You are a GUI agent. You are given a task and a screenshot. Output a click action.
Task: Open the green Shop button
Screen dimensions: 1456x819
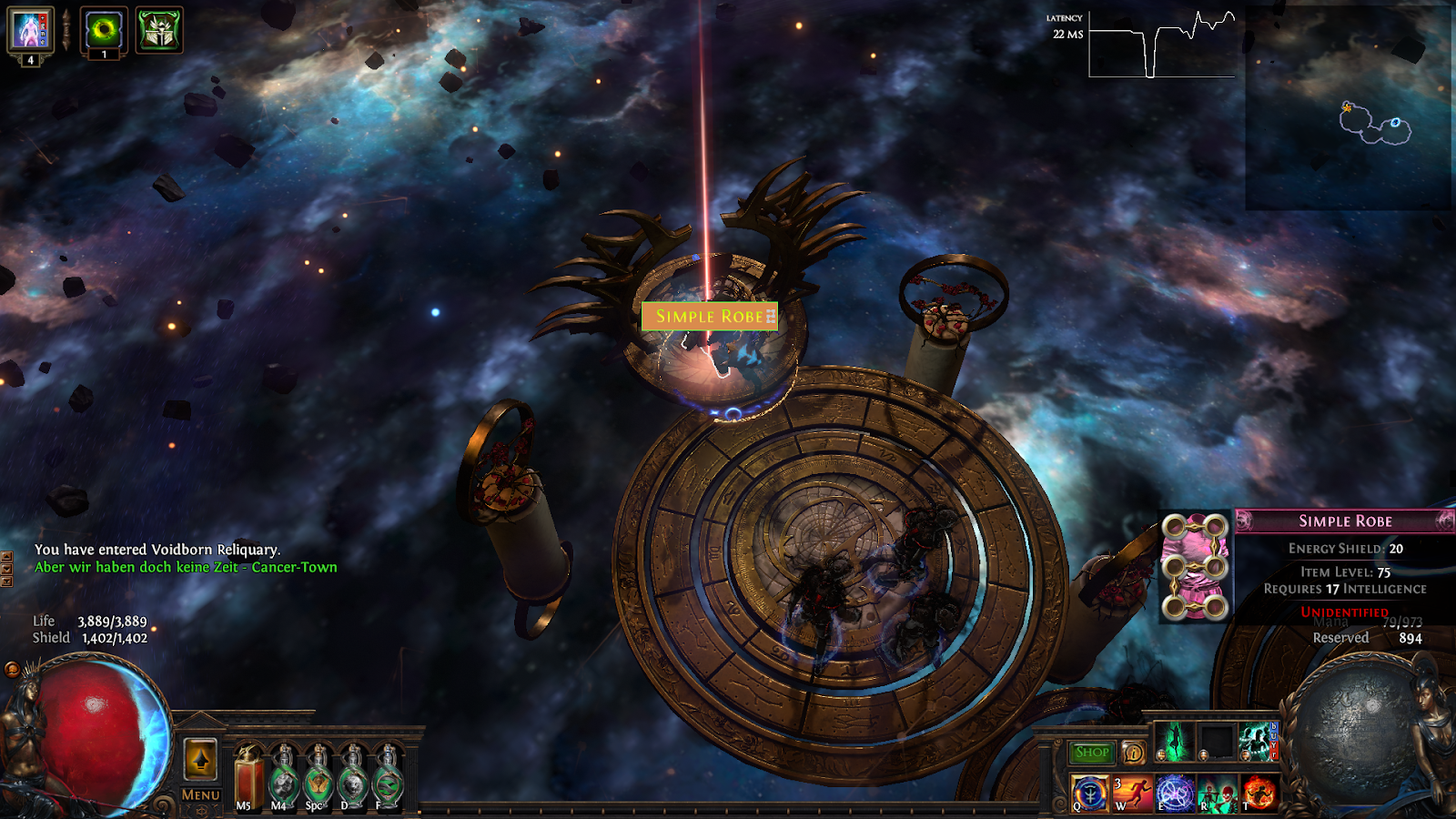click(x=1092, y=753)
